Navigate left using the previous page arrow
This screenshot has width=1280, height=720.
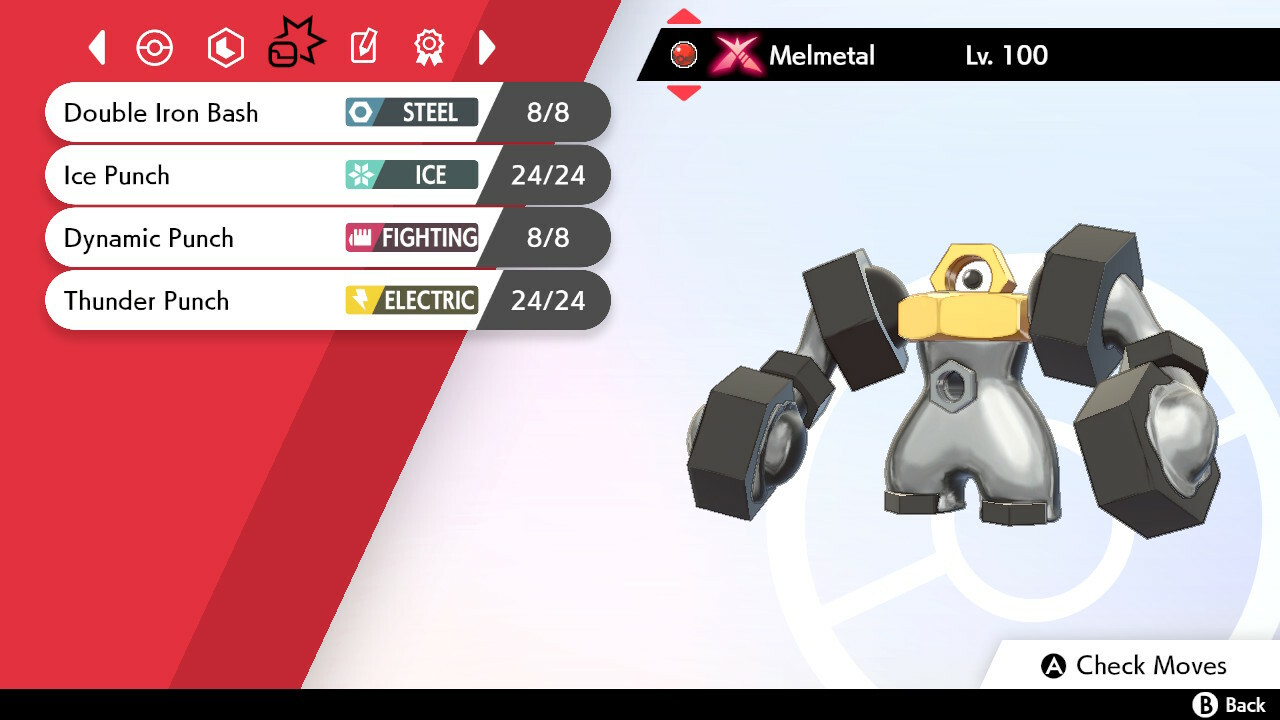tap(97, 47)
